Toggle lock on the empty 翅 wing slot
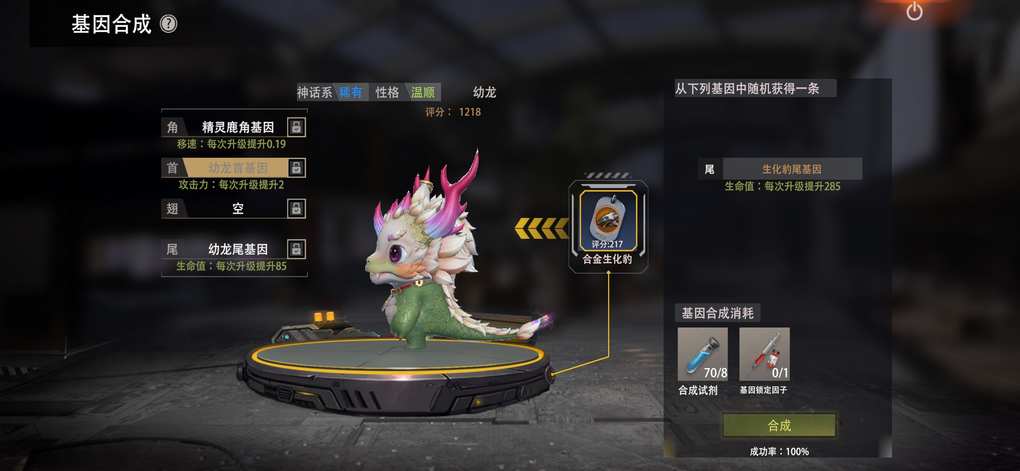This screenshot has height=471, width=1020. click(x=296, y=208)
